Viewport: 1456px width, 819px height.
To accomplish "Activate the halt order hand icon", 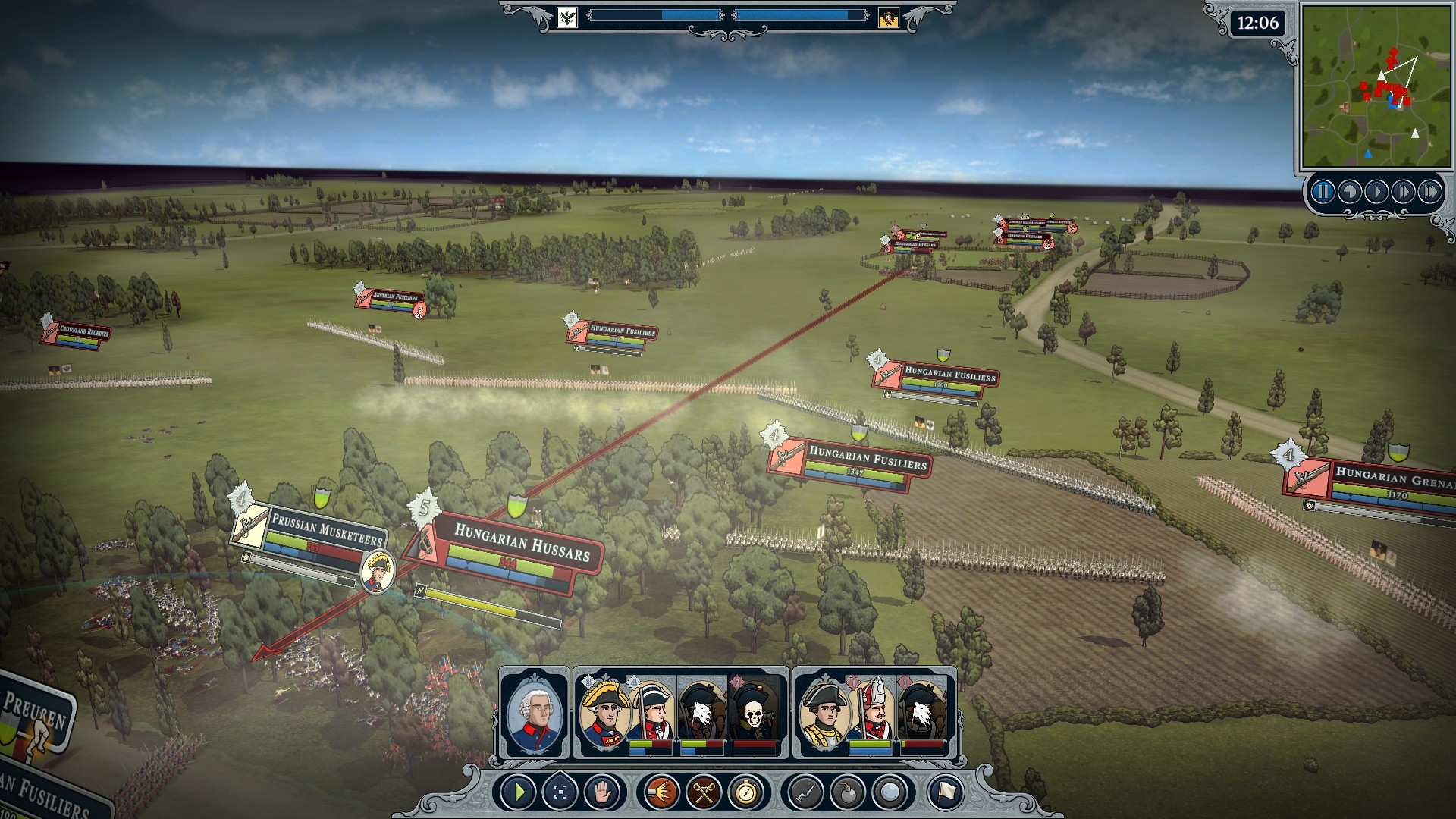I will (x=602, y=793).
